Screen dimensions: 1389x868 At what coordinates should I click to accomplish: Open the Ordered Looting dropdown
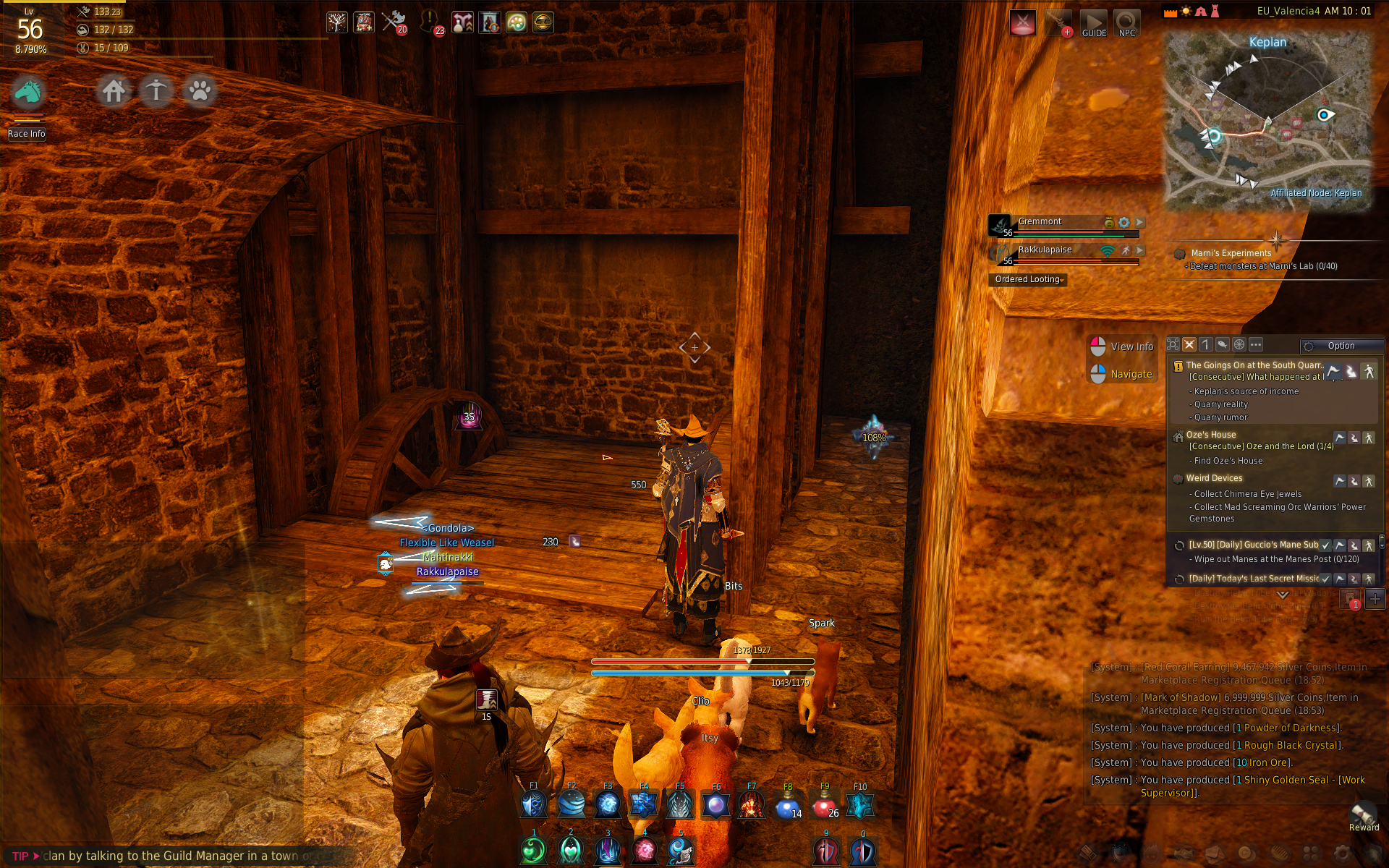click(x=1027, y=279)
